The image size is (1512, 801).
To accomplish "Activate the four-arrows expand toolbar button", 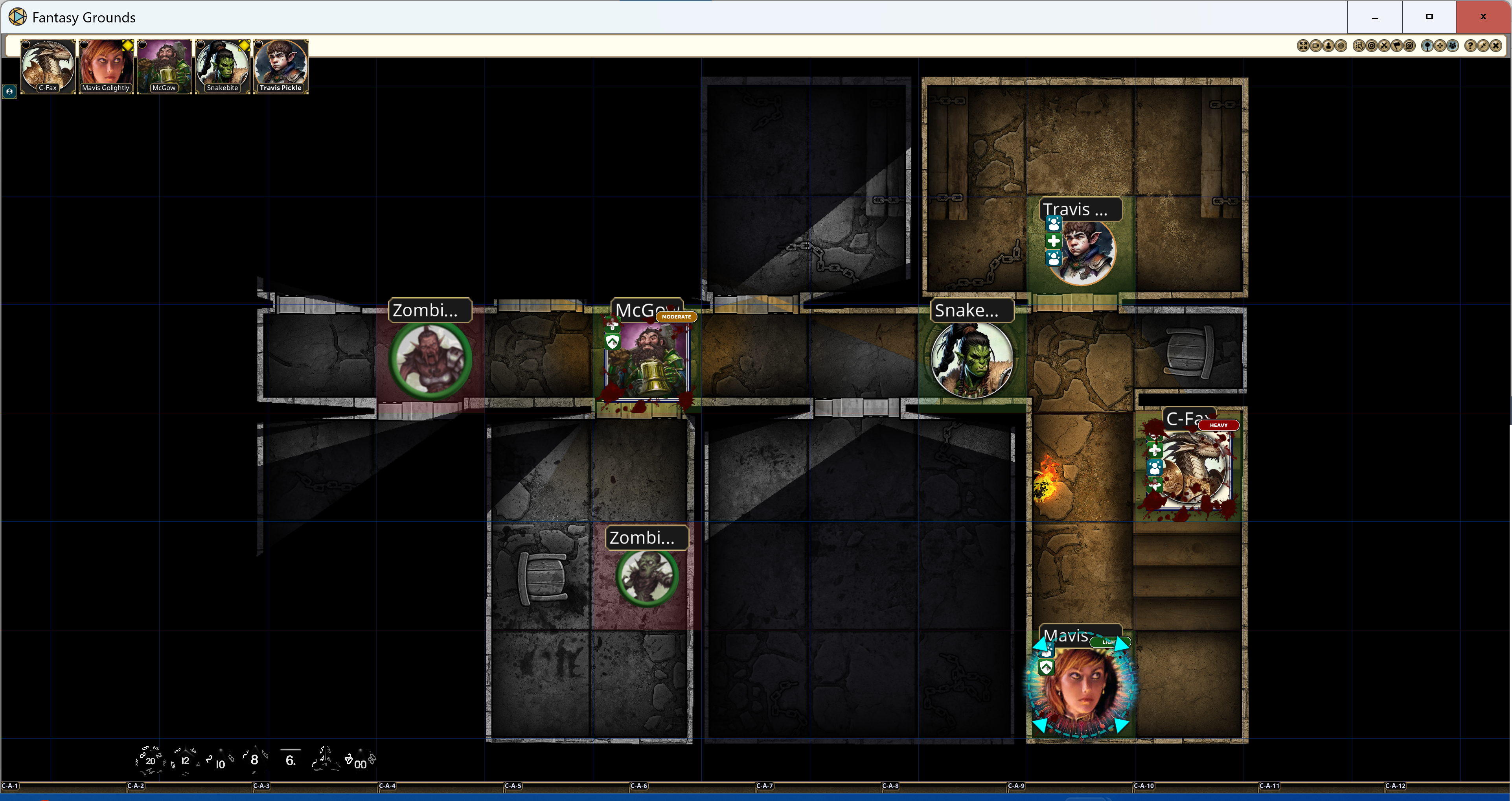I will coord(1302,46).
